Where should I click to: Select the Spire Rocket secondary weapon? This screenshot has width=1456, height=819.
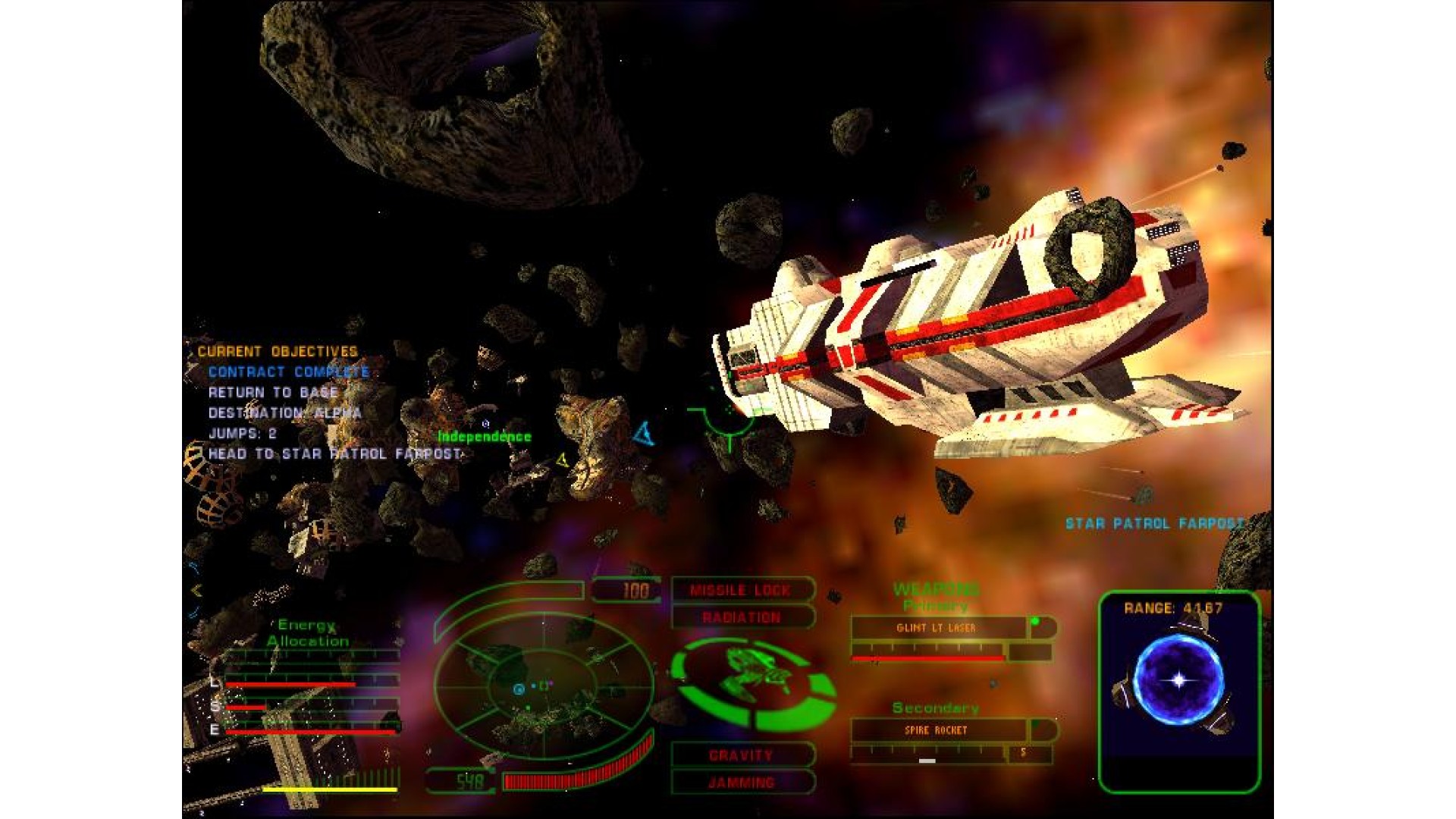click(937, 730)
